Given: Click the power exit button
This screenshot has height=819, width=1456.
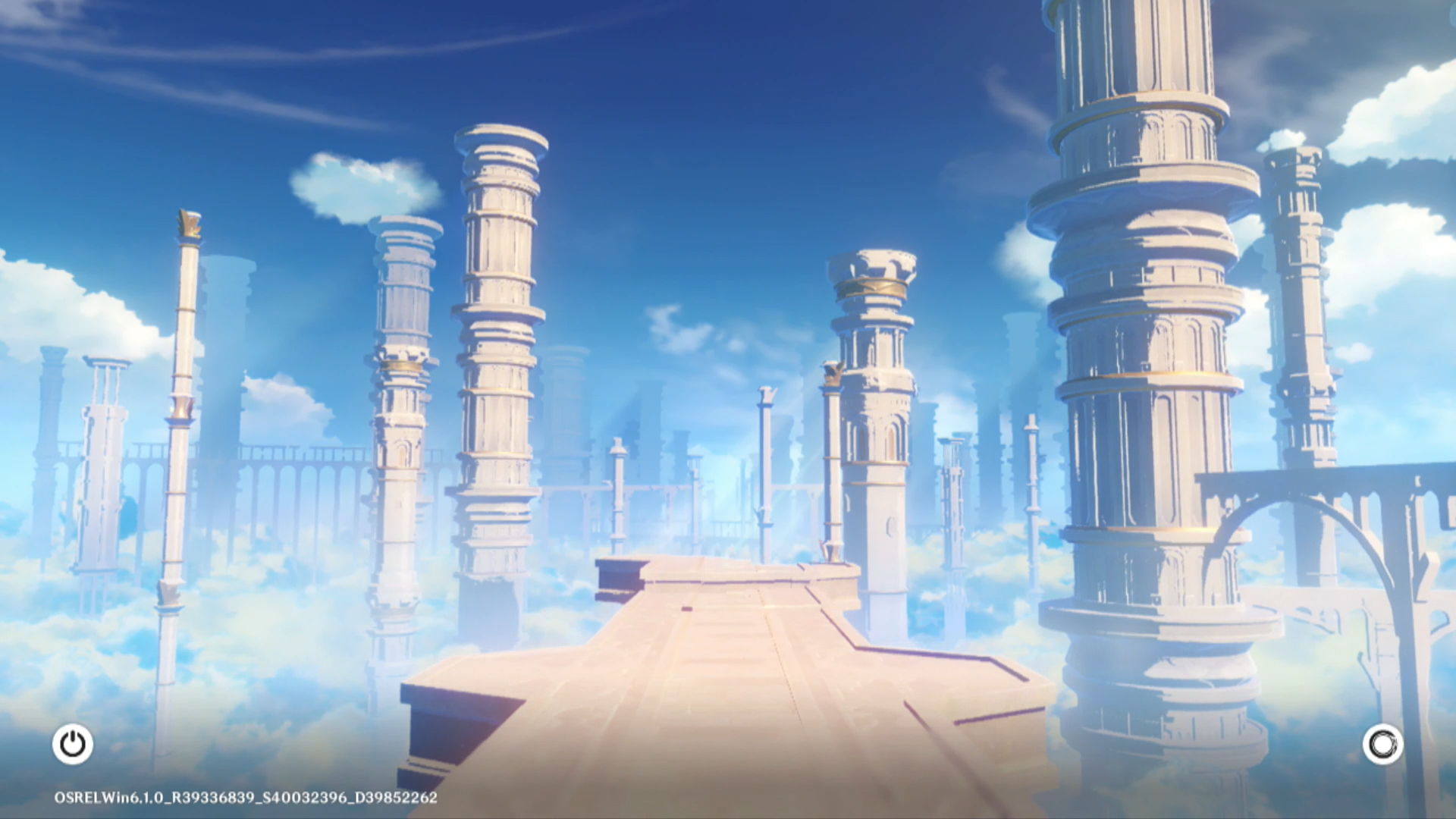Looking at the screenshot, I should click(x=73, y=744).
